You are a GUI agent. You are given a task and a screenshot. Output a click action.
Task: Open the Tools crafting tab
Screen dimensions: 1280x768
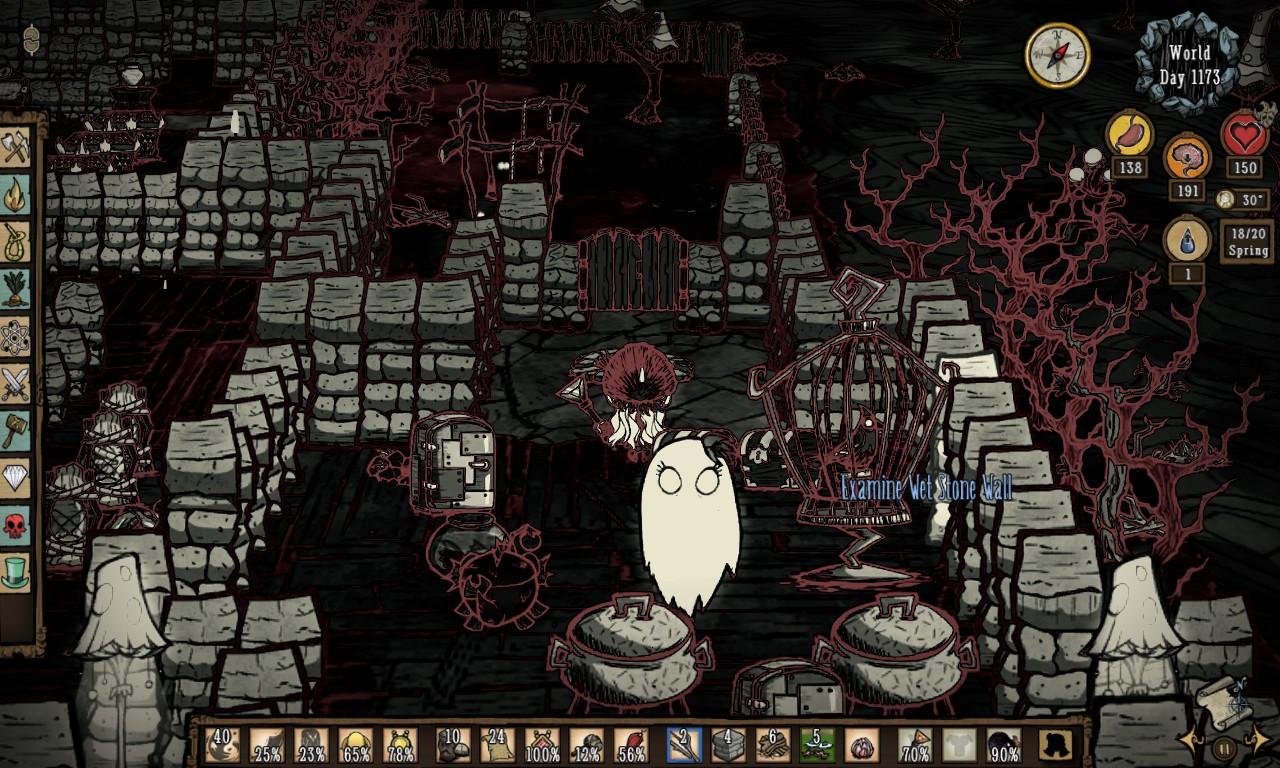coord(16,149)
